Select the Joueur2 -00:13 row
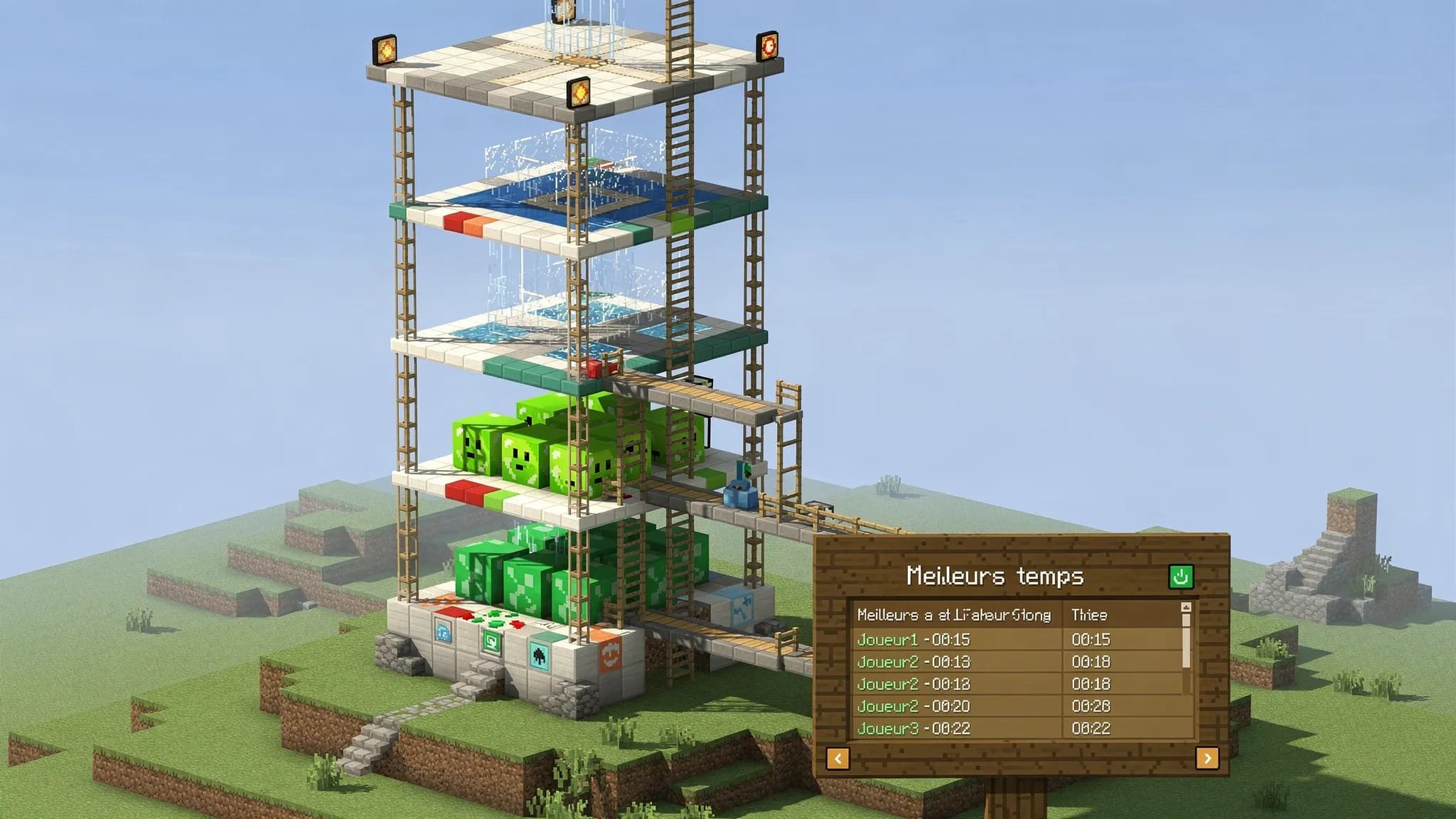The image size is (1456, 819). [x=1018, y=662]
